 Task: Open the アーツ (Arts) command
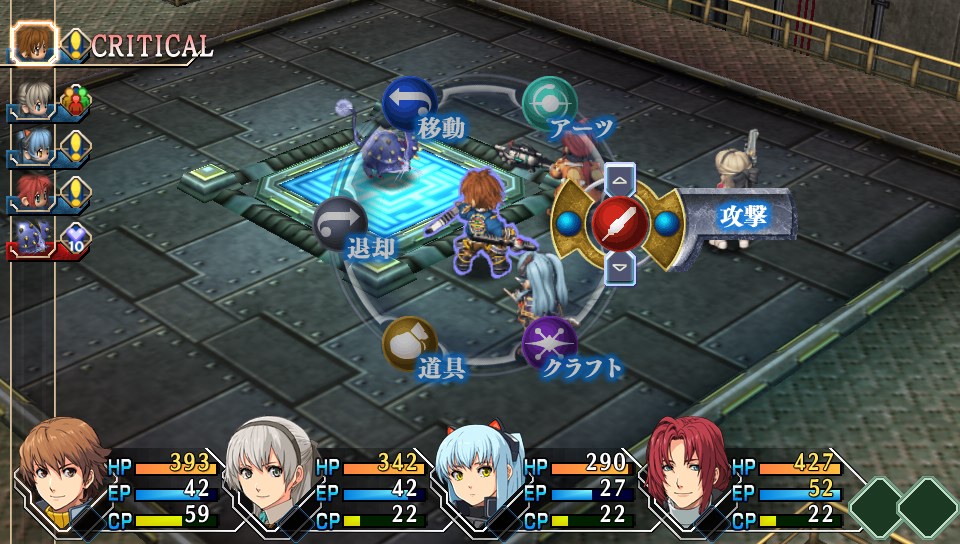coord(549,102)
